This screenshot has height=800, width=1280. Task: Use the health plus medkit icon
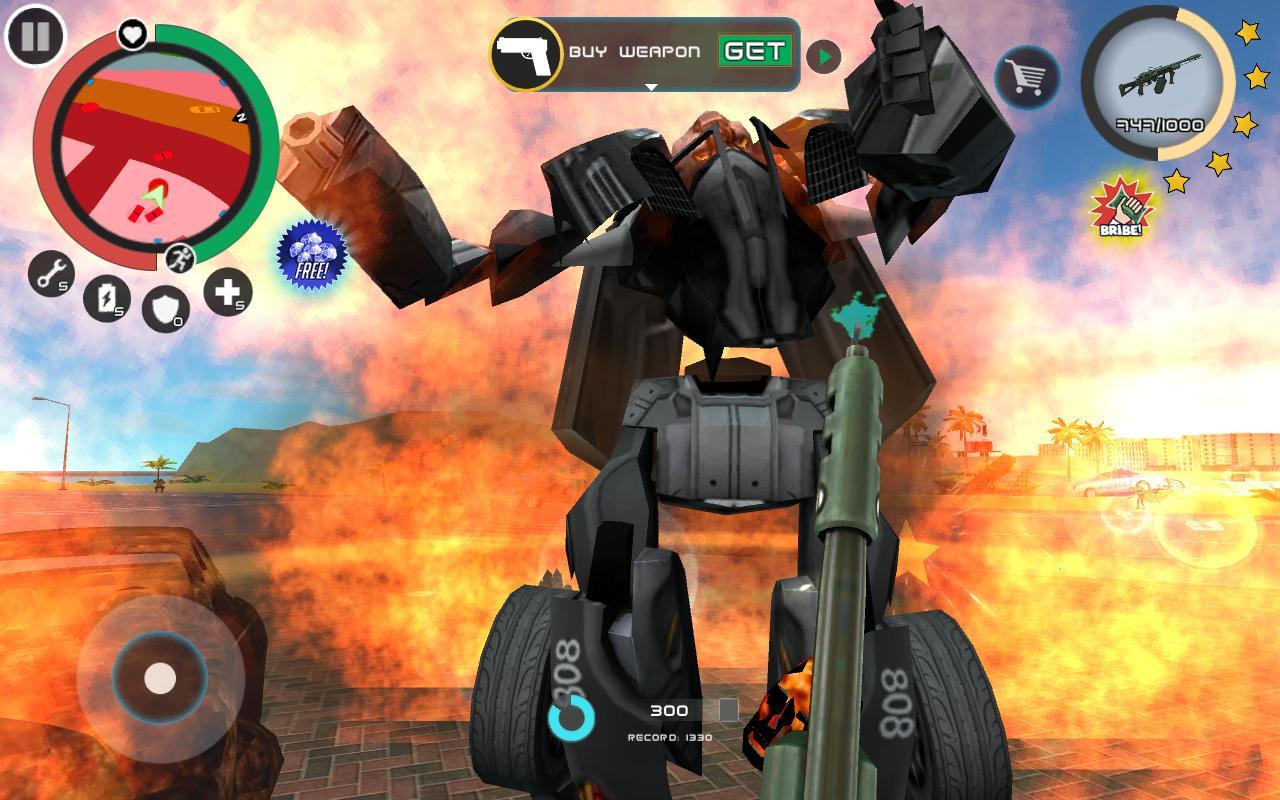click(227, 295)
